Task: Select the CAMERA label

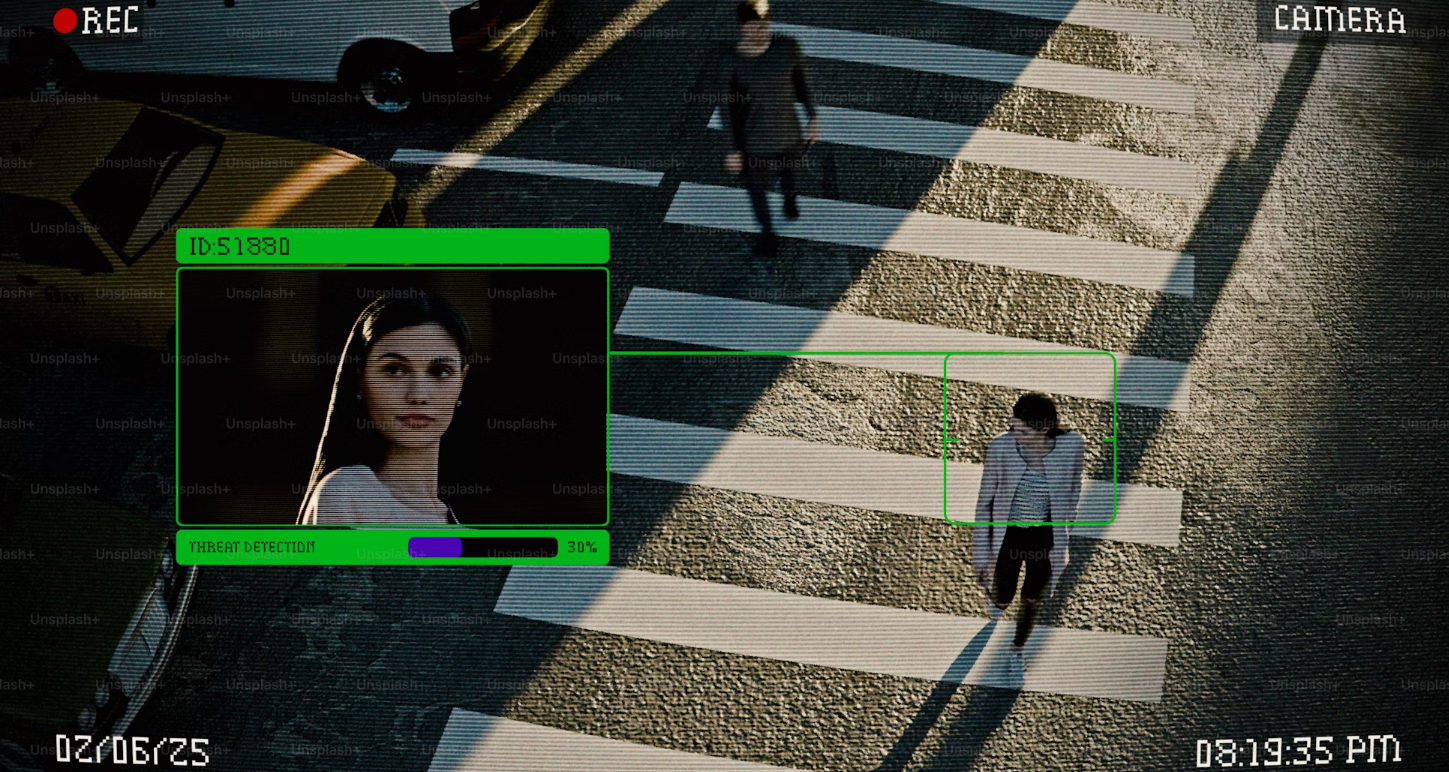Action: (x=1339, y=19)
